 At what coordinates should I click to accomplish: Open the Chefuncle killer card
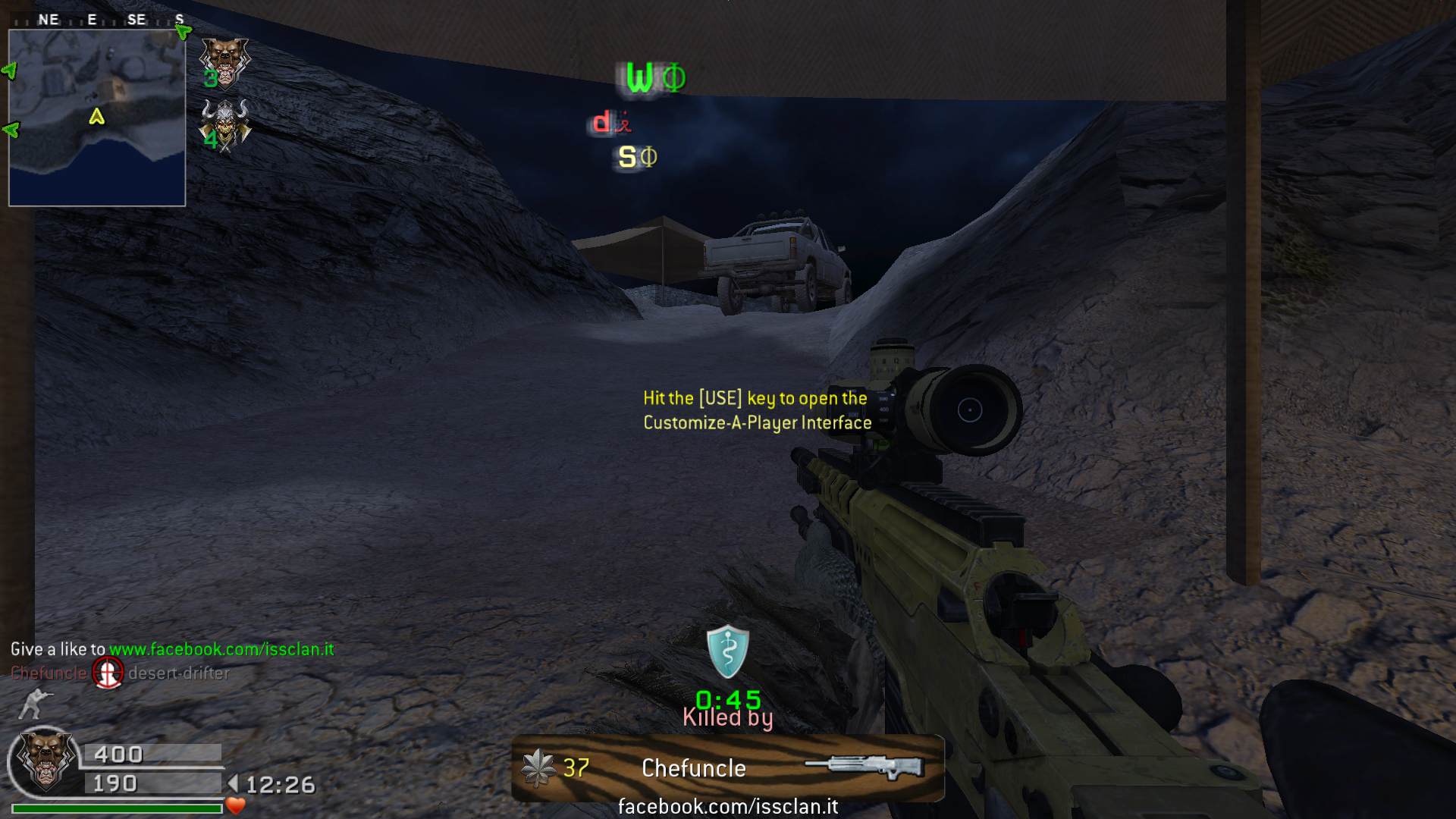click(728, 768)
